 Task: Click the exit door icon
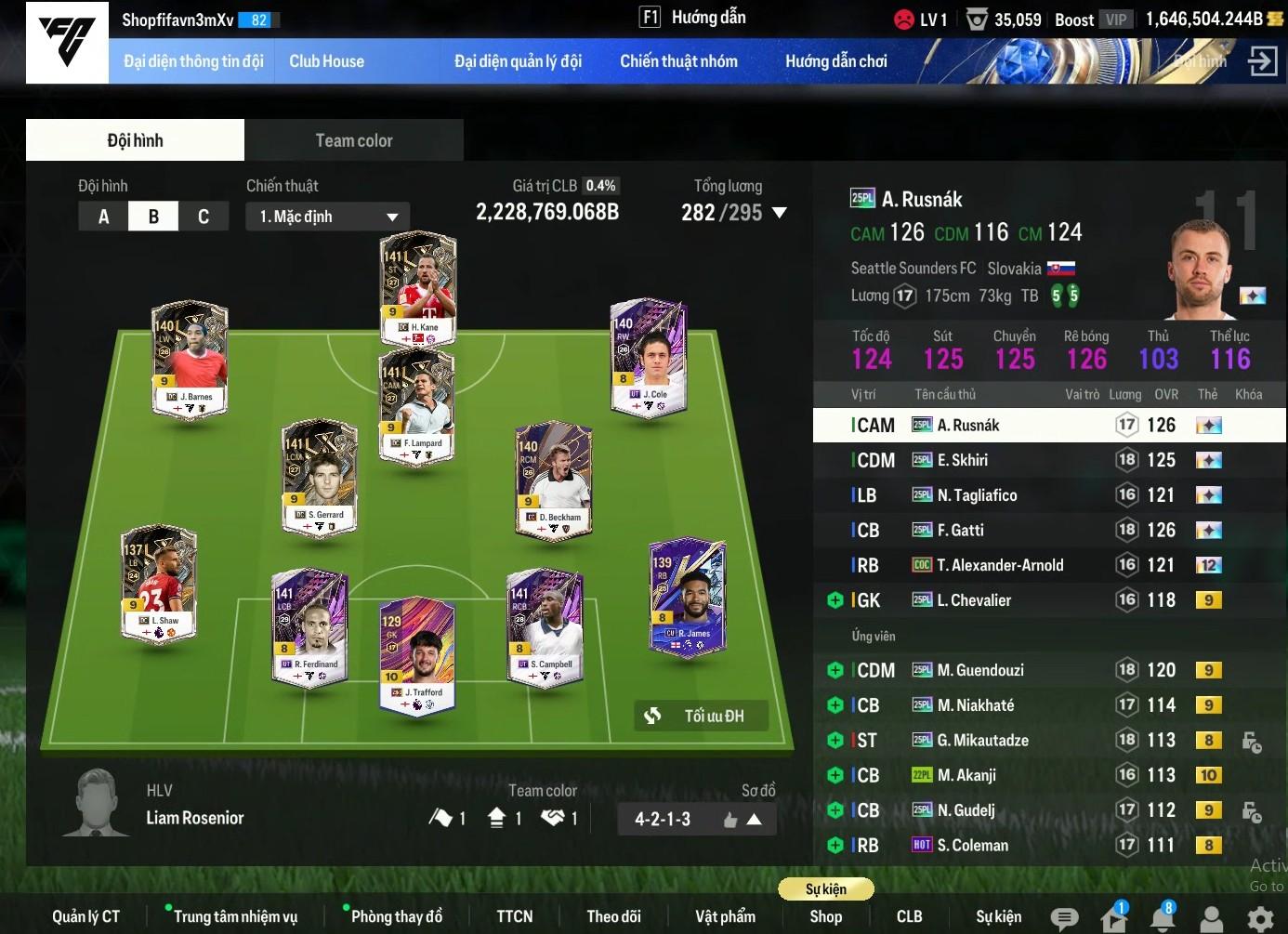coord(1262,61)
